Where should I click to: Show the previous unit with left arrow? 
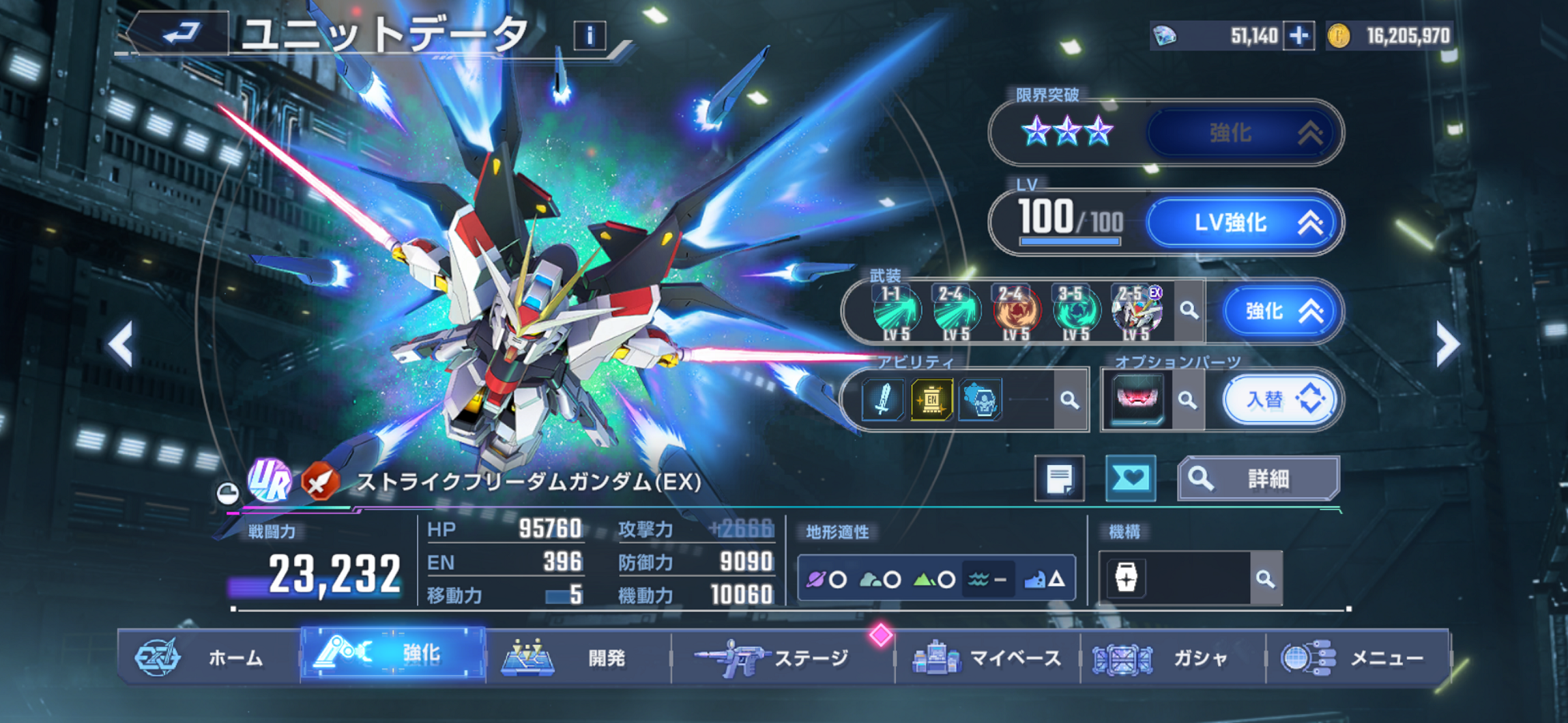pyautogui.click(x=121, y=345)
